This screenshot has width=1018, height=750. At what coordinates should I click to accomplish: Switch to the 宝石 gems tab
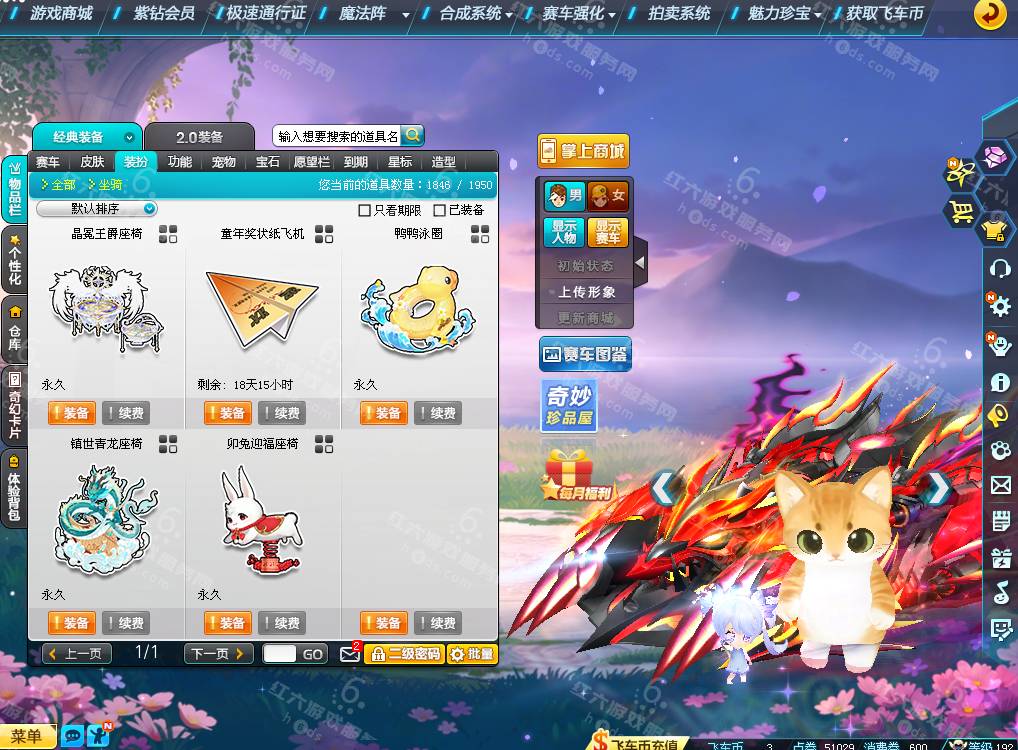tap(268, 162)
